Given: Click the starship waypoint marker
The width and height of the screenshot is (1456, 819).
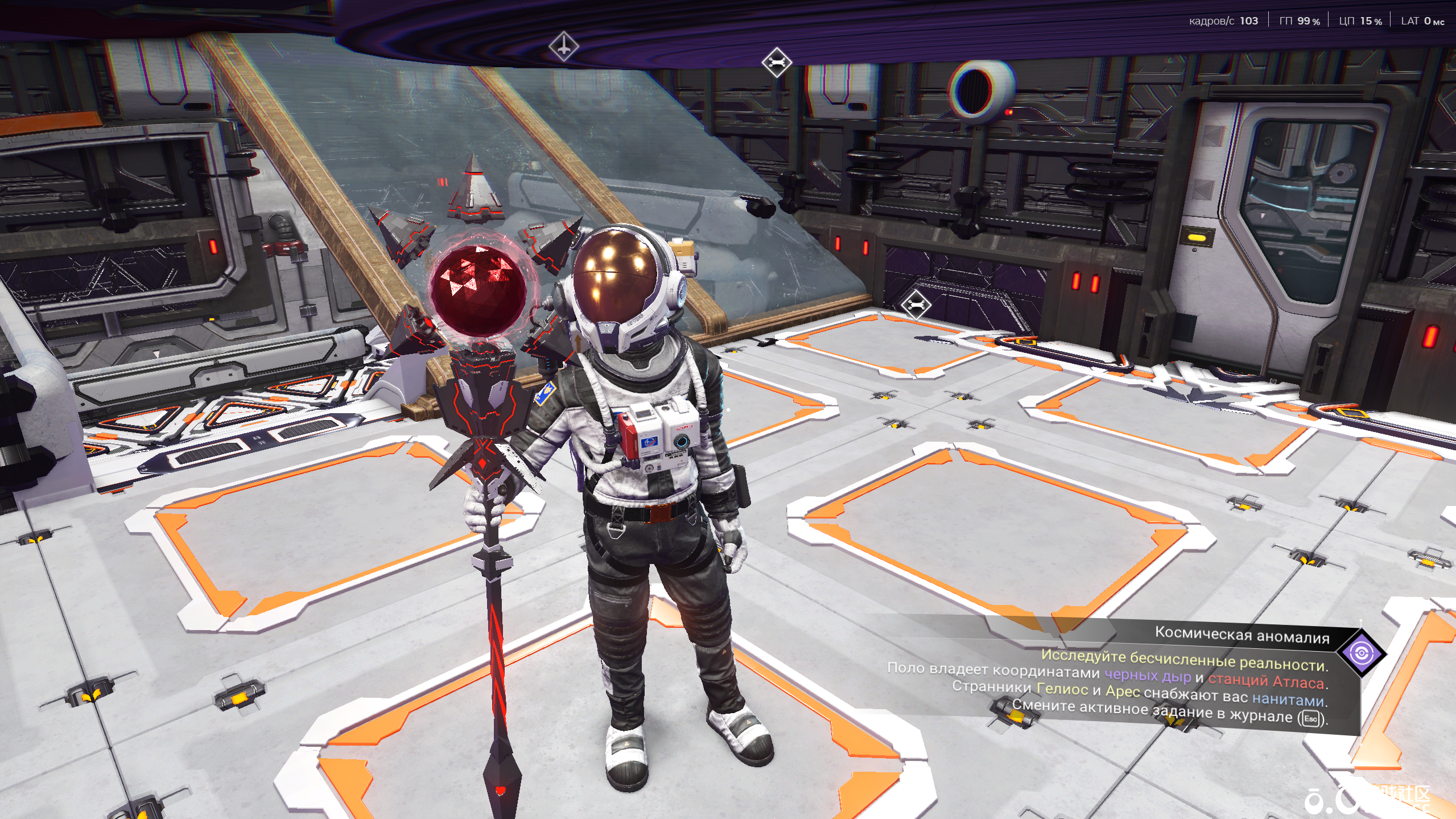Looking at the screenshot, I should [563, 46].
